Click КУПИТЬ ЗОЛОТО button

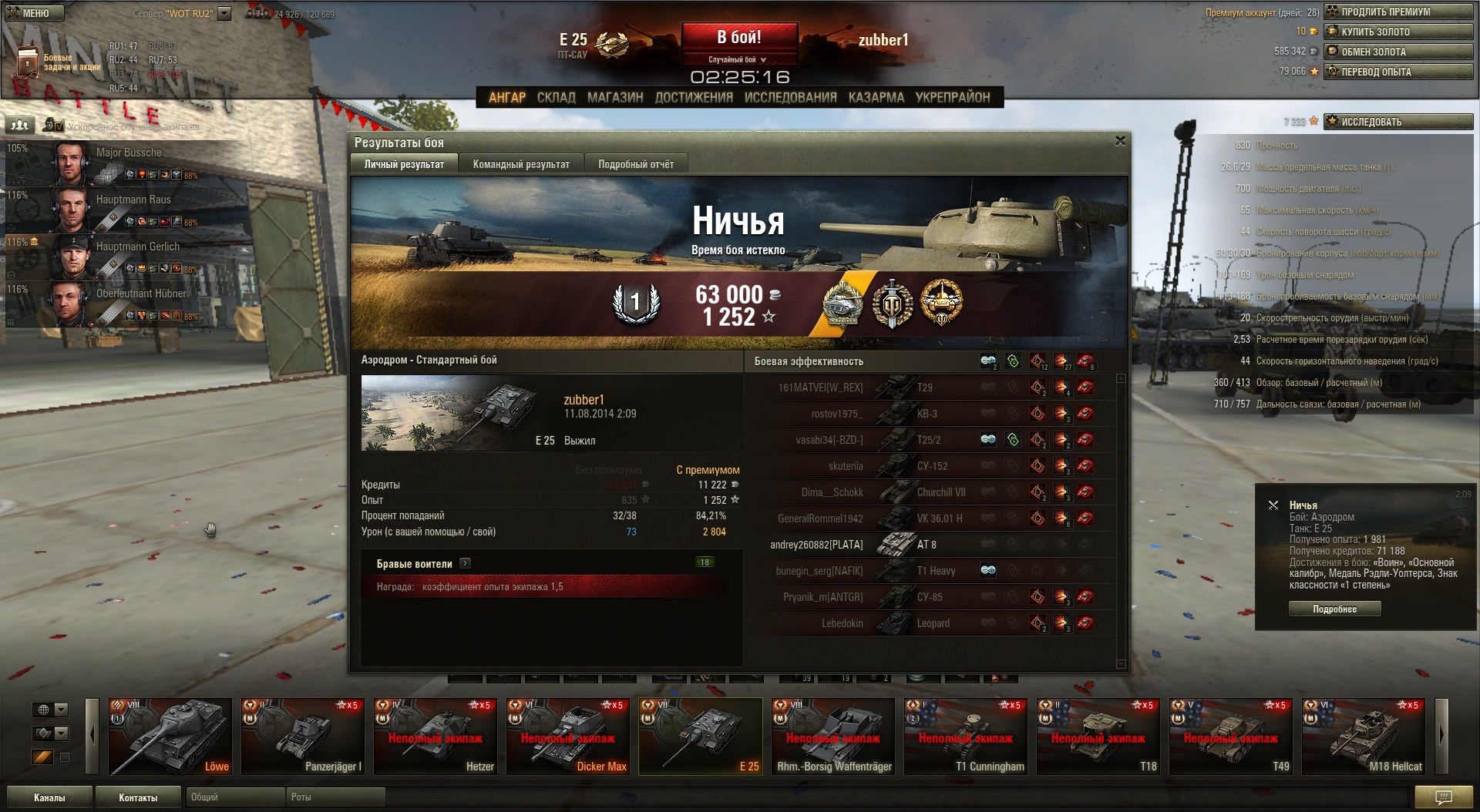[1398, 32]
